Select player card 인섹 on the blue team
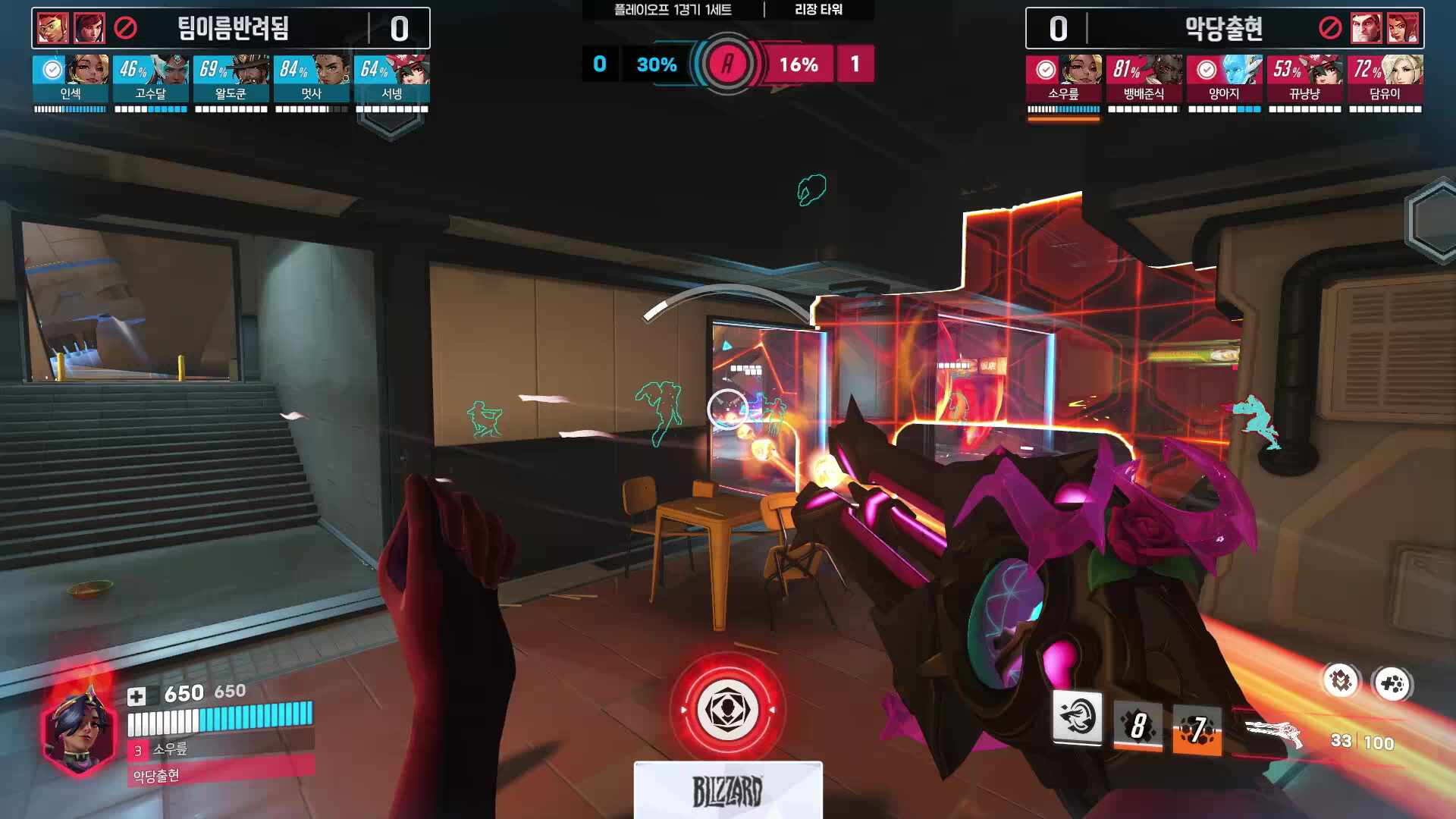1456x819 pixels. pyautogui.click(x=71, y=80)
